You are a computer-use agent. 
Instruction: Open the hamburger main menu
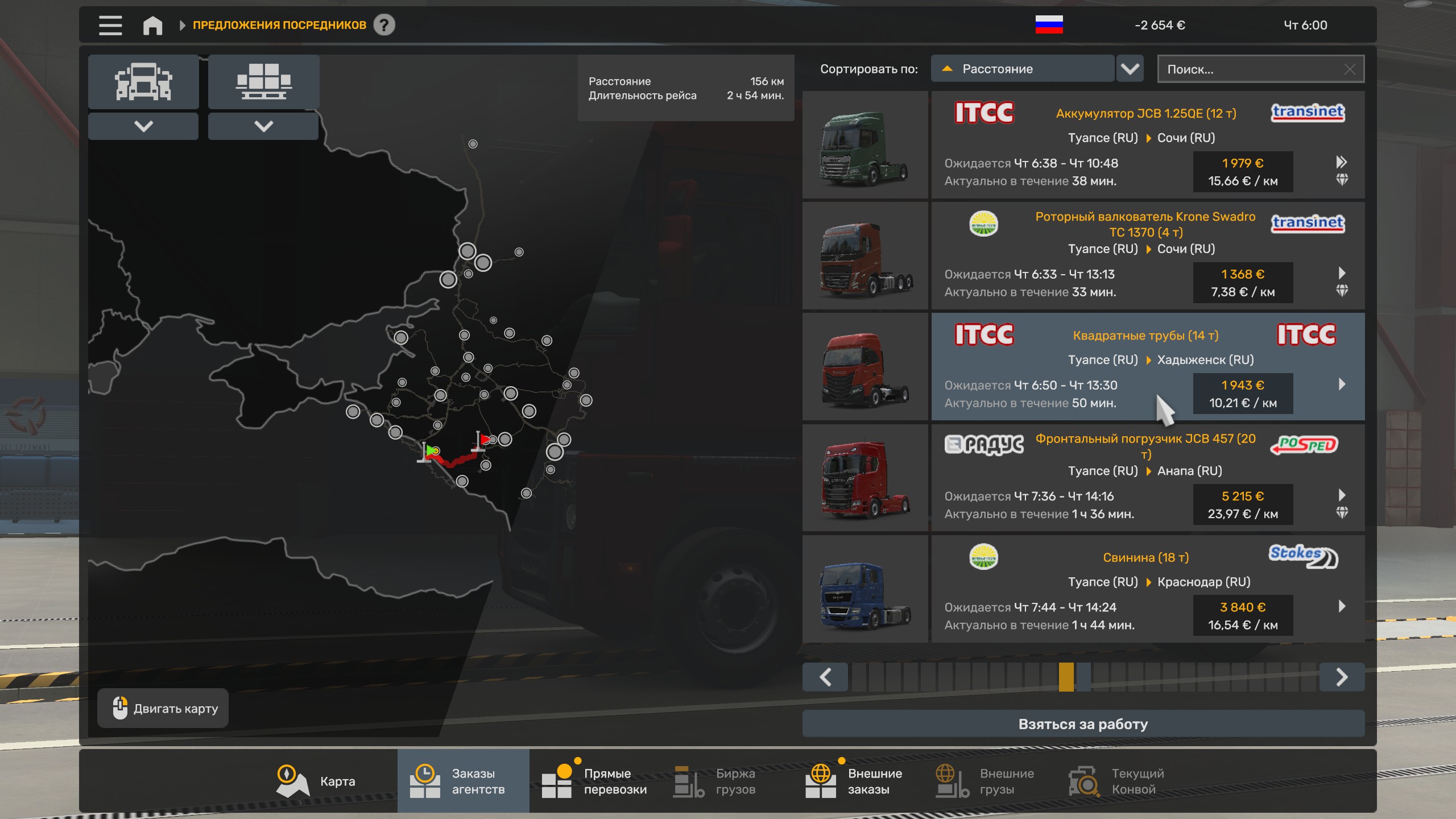pos(110,25)
